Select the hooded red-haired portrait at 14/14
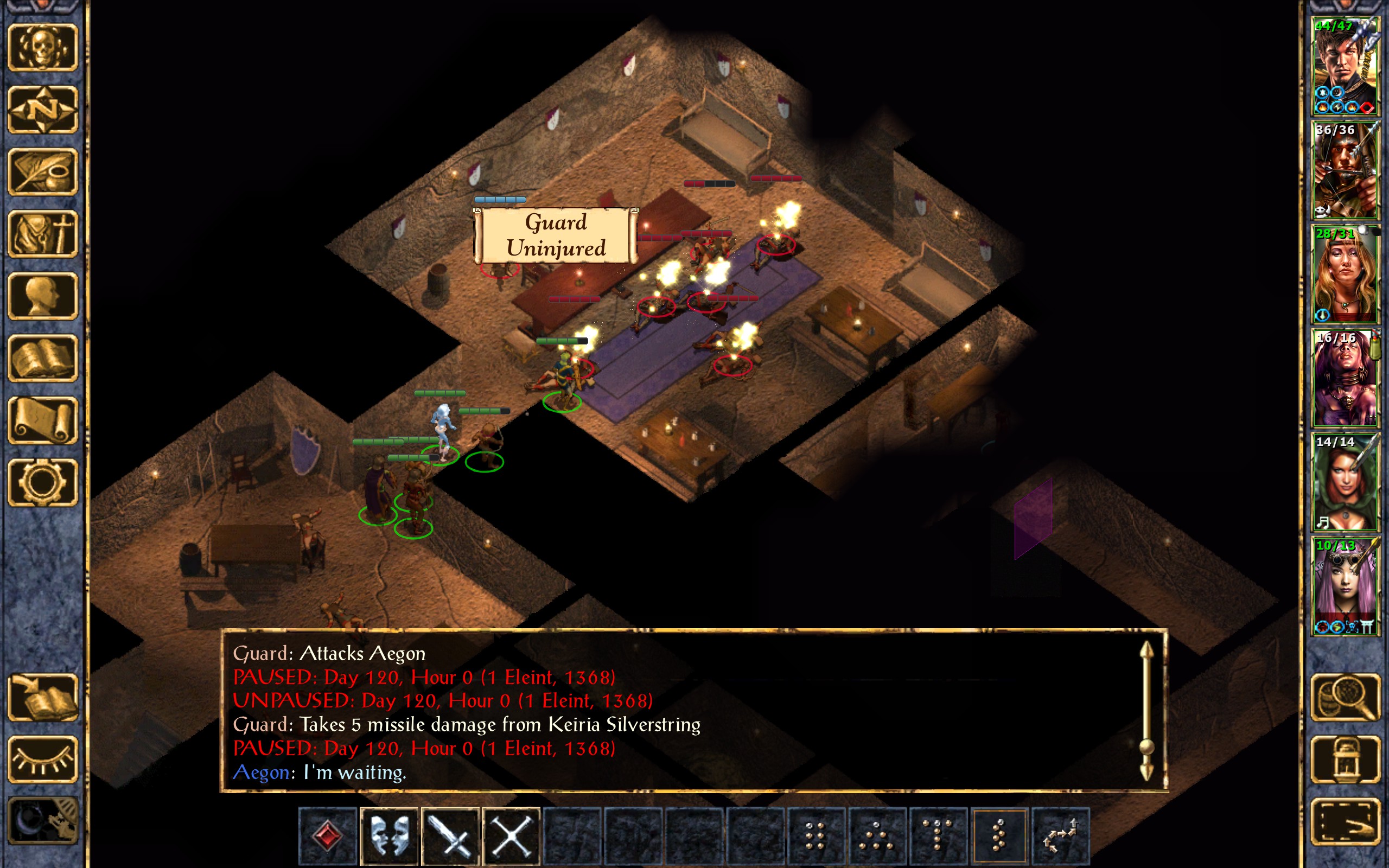Screen dimensions: 1389x868 1345,482
